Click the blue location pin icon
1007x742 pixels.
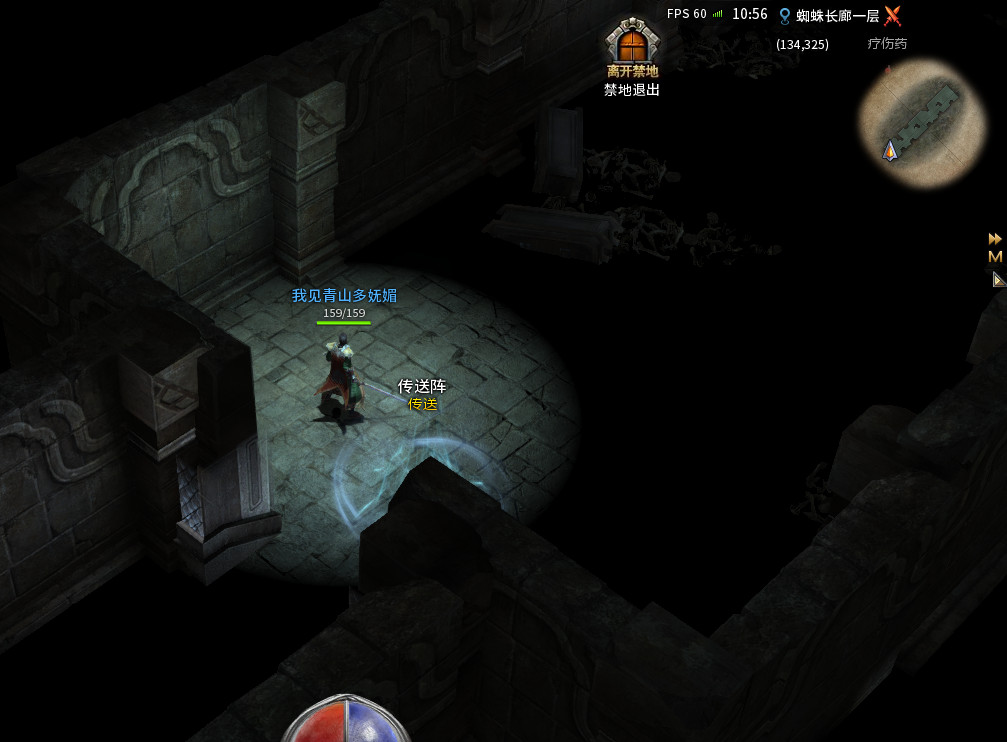785,15
